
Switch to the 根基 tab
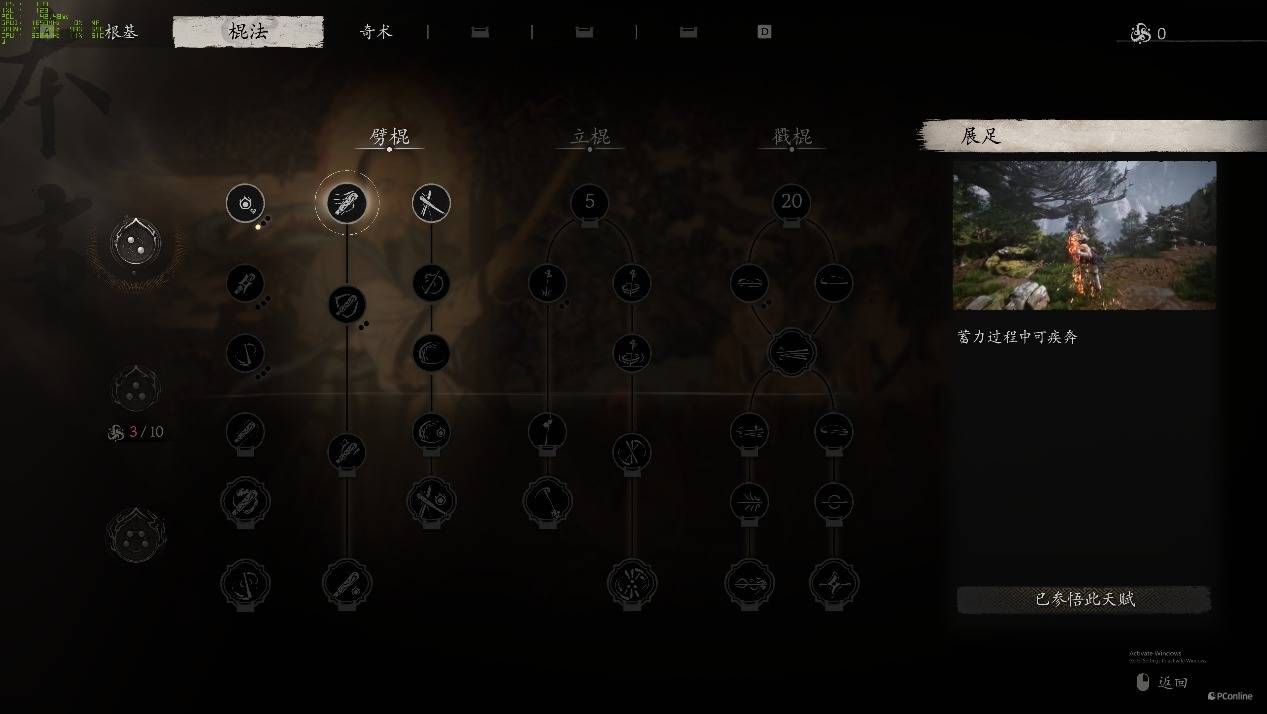[x=121, y=32]
